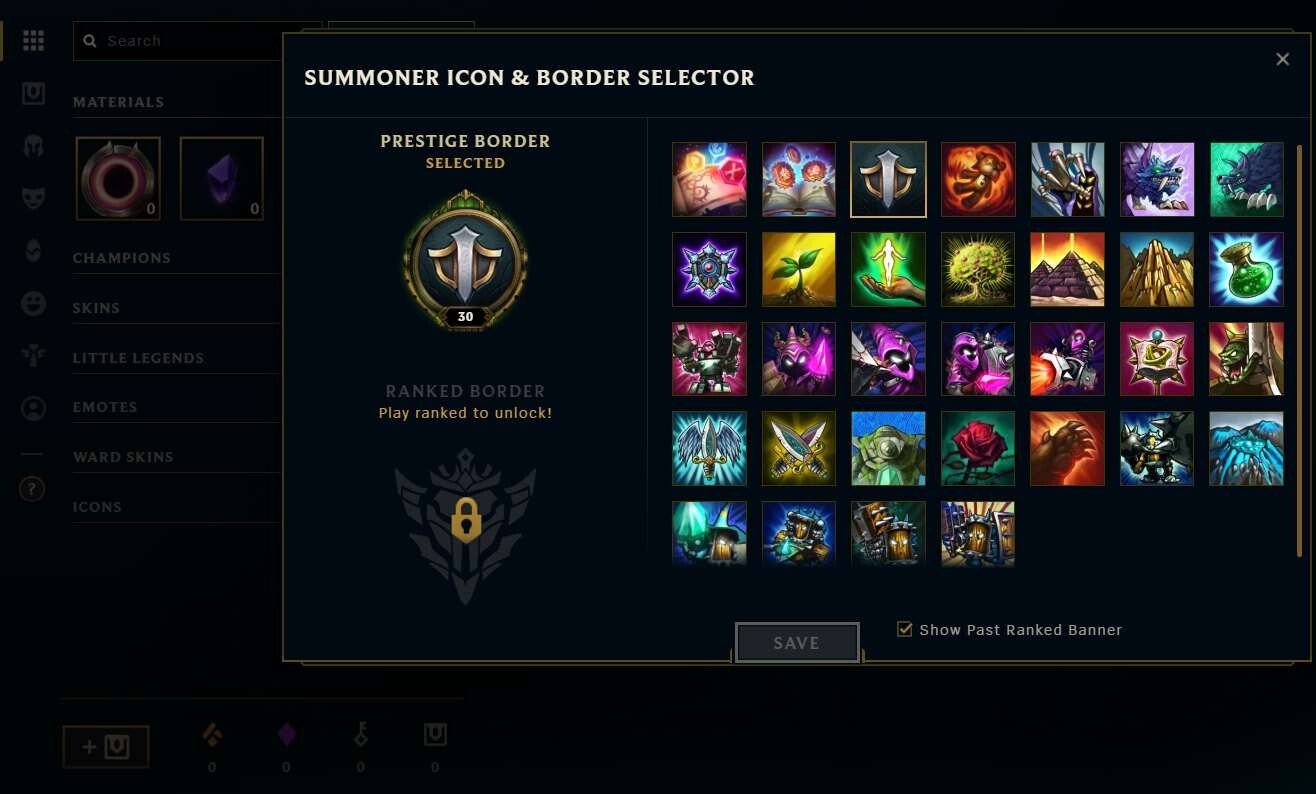This screenshot has width=1316, height=794.
Task: Select the Ward Skins totem icon in the sidebar
Action: [x=33, y=356]
